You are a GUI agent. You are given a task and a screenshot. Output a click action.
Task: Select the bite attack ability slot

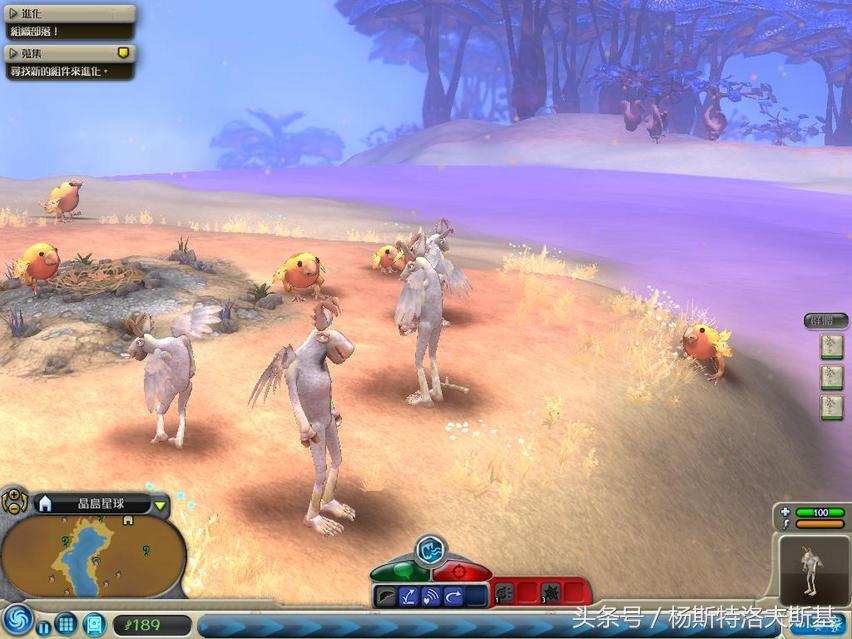pos(505,594)
